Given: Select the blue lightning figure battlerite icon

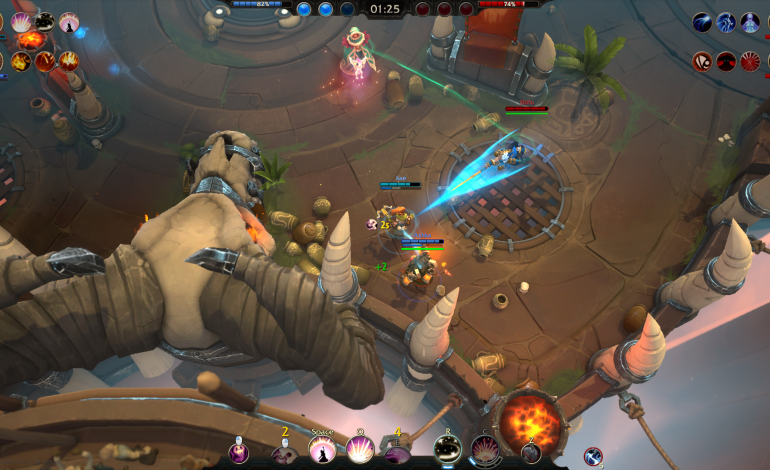Looking at the screenshot, I should point(726,22).
